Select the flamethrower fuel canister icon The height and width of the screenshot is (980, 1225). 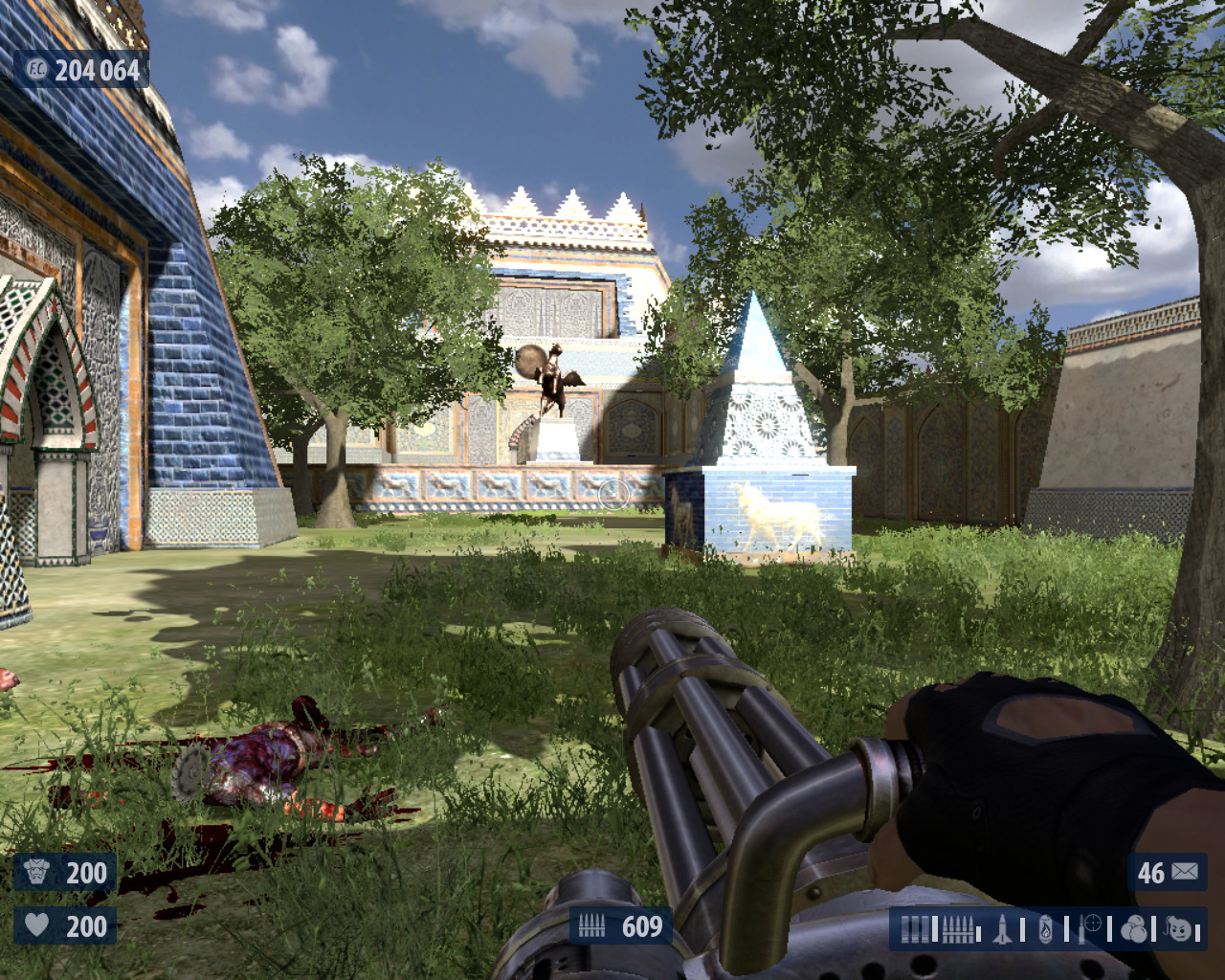[1046, 929]
